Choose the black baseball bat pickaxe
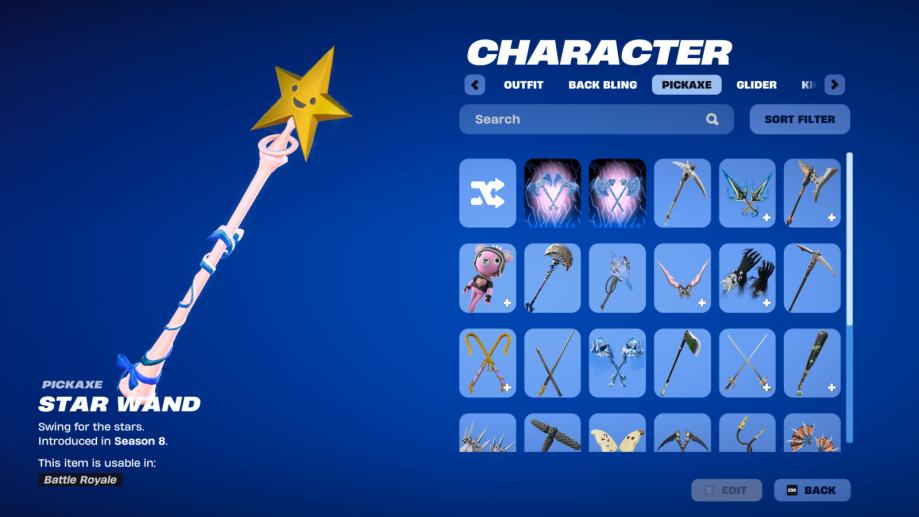Viewport: 919px width, 517px height. click(812, 363)
